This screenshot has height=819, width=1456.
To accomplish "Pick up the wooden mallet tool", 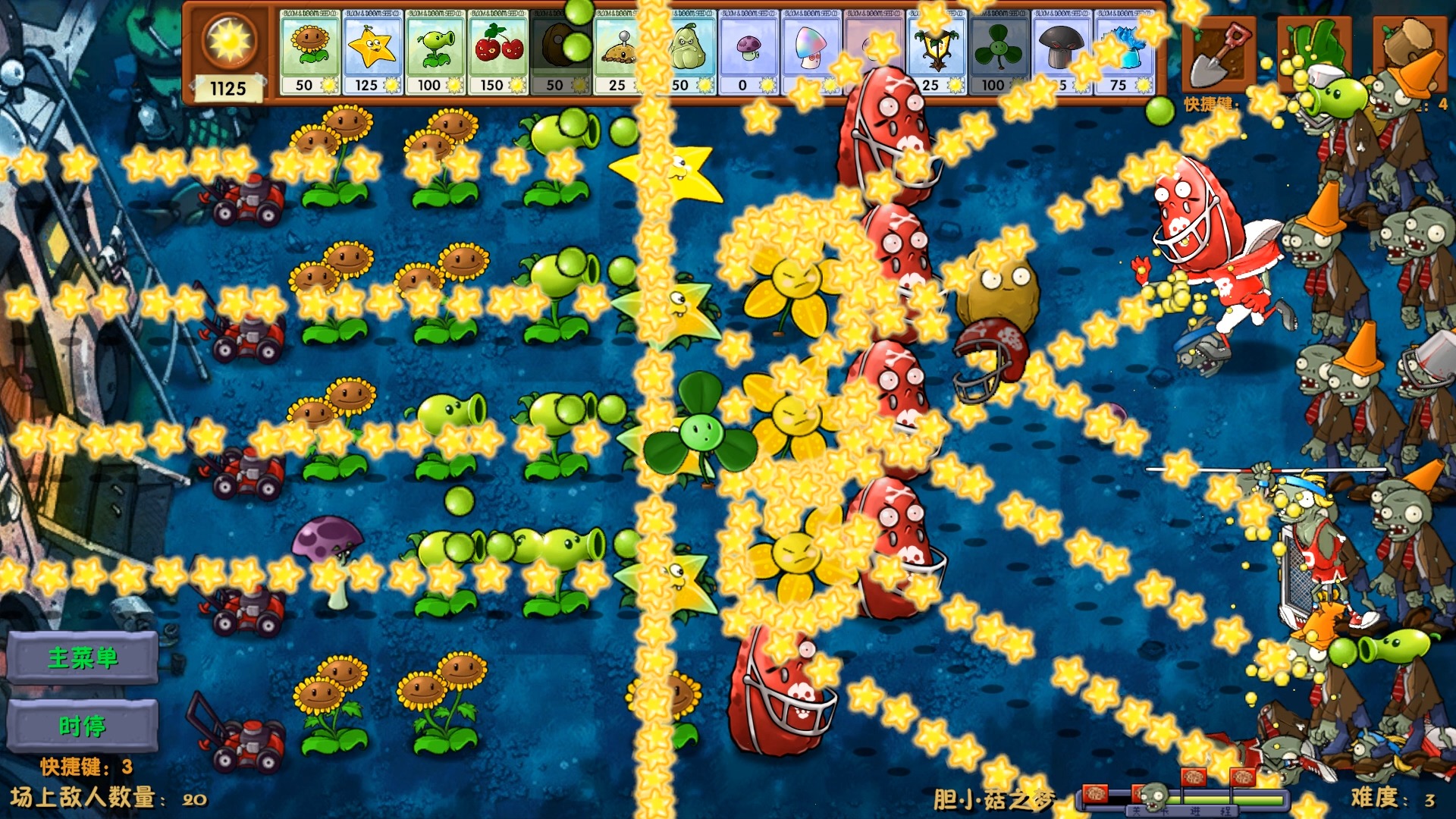I will (1409, 44).
